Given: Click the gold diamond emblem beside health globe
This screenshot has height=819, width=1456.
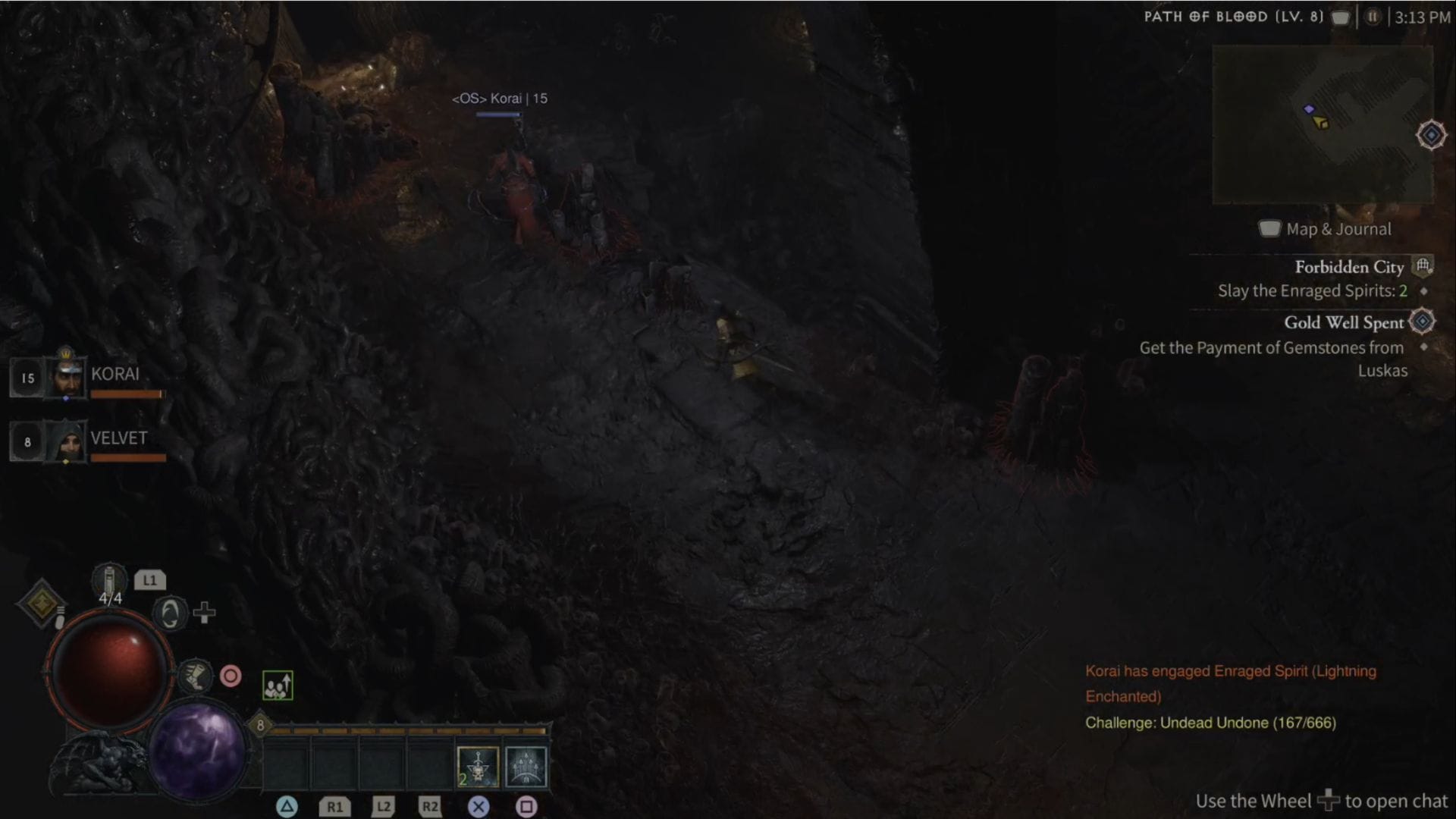Looking at the screenshot, I should point(41,602).
